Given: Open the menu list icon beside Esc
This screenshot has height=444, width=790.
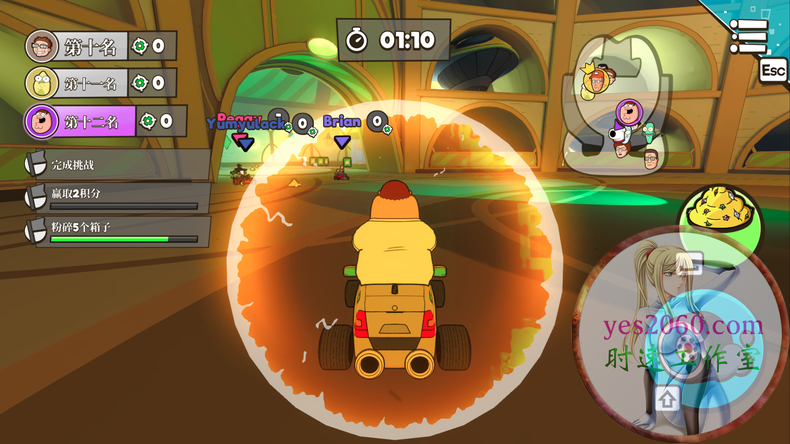Looking at the screenshot, I should point(748,36).
